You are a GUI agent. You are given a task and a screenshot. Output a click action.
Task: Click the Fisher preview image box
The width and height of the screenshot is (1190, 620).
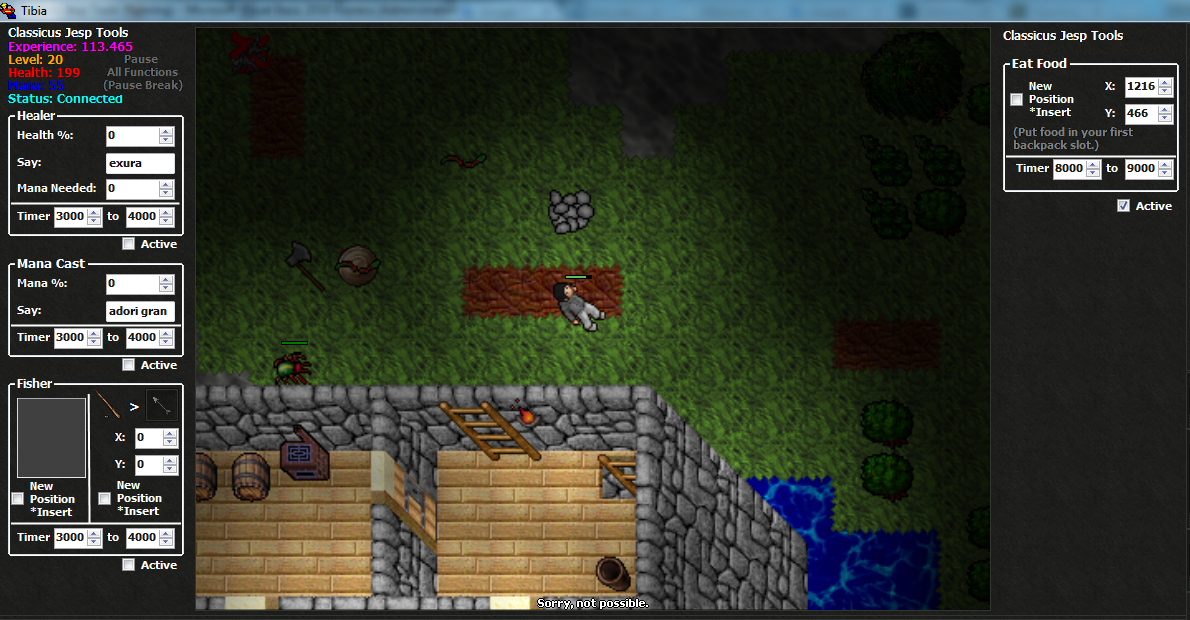point(52,438)
